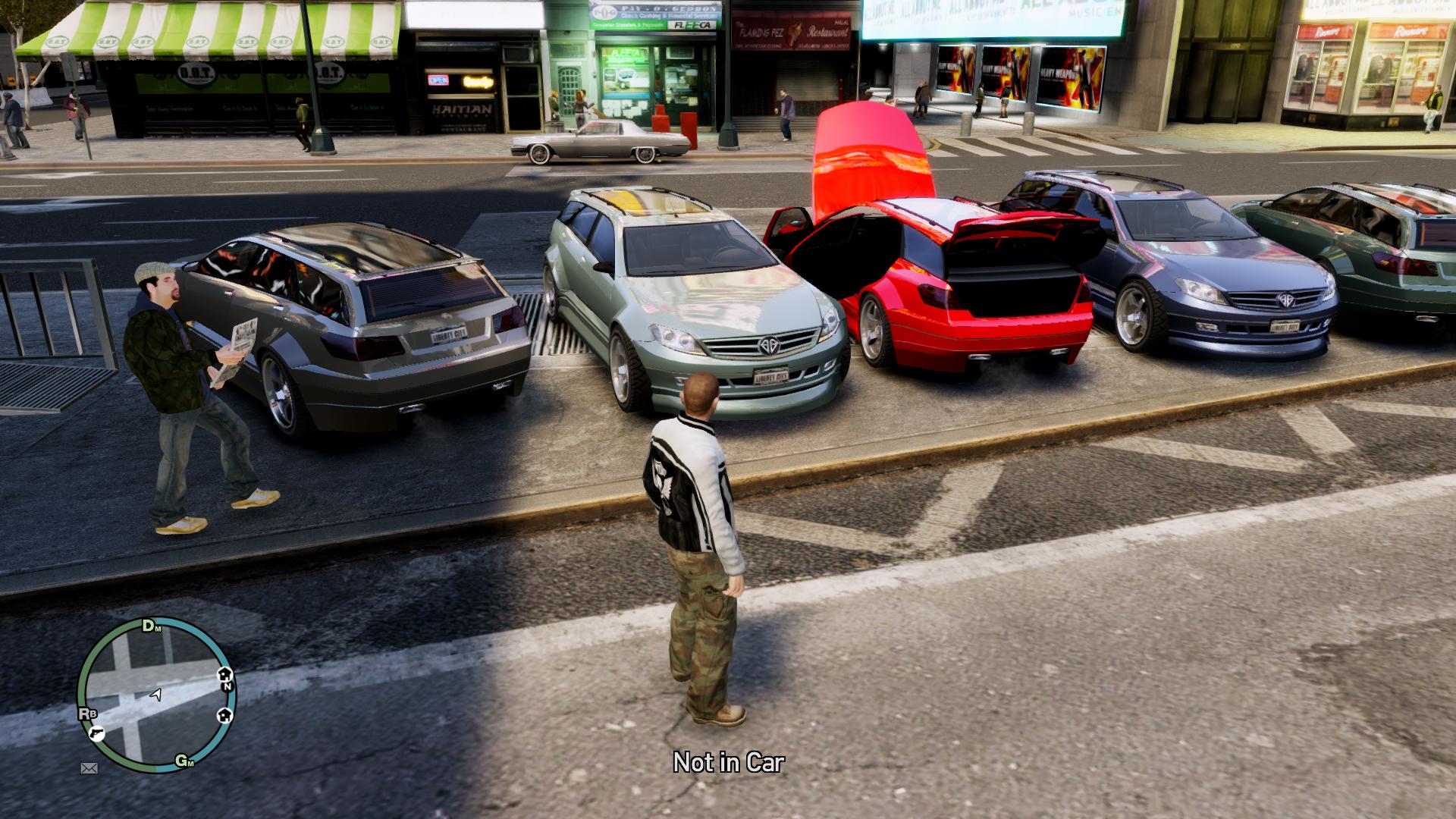Open the envelope message icon
Image resolution: width=1456 pixels, height=819 pixels.
(x=89, y=768)
